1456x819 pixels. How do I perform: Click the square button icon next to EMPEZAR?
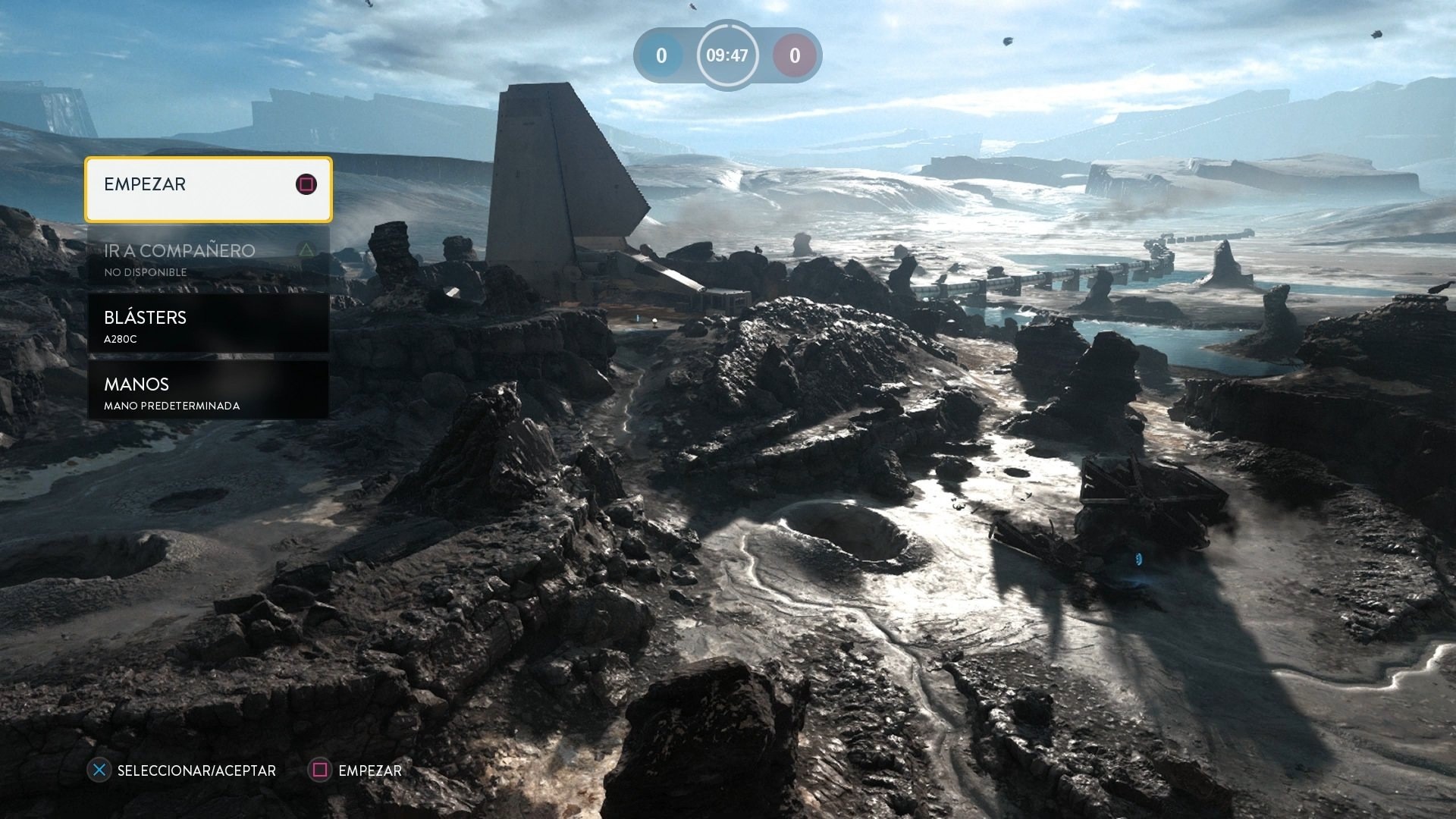pos(306,184)
